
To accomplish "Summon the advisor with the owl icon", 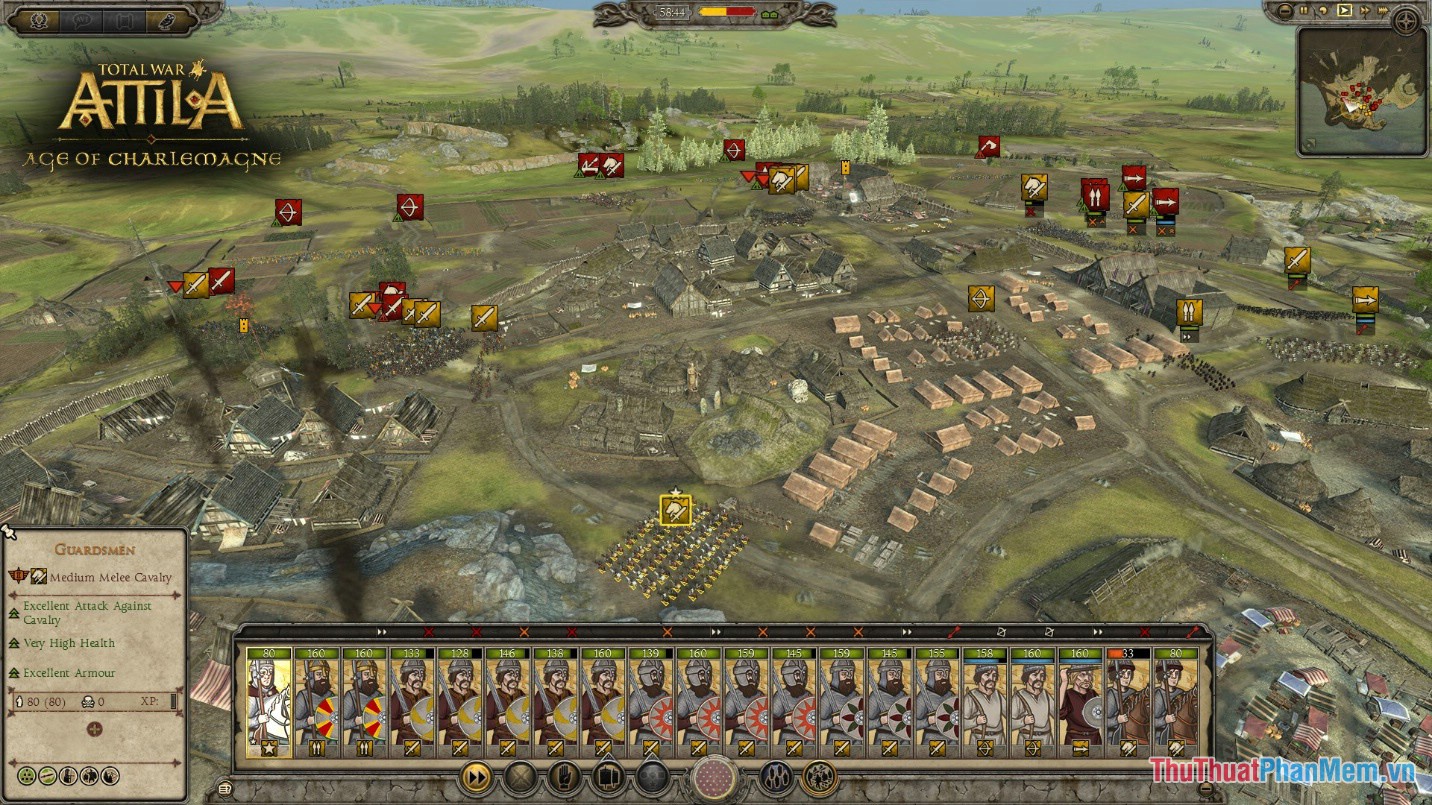I will [167, 19].
